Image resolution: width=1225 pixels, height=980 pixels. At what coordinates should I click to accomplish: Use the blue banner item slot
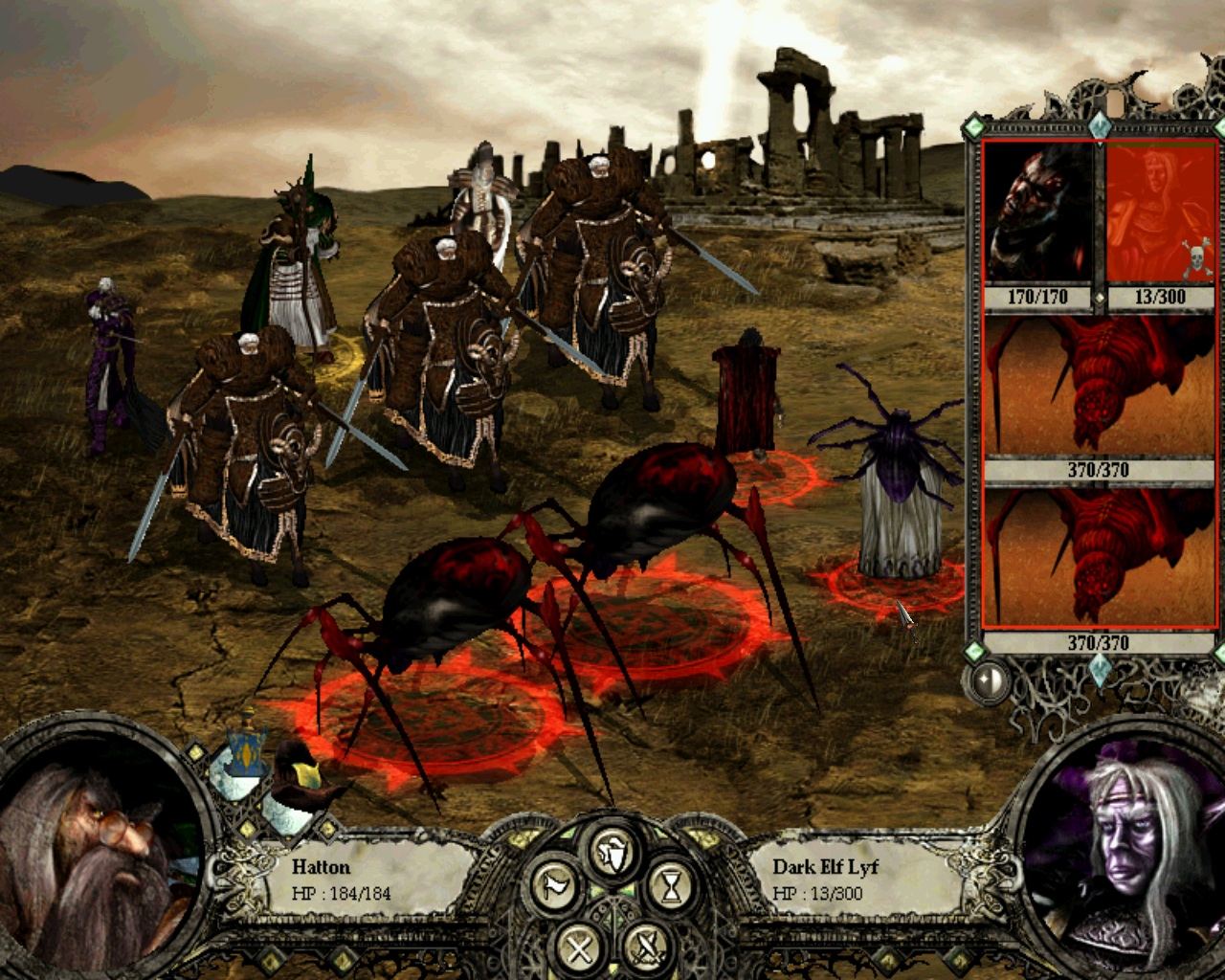[x=242, y=749]
